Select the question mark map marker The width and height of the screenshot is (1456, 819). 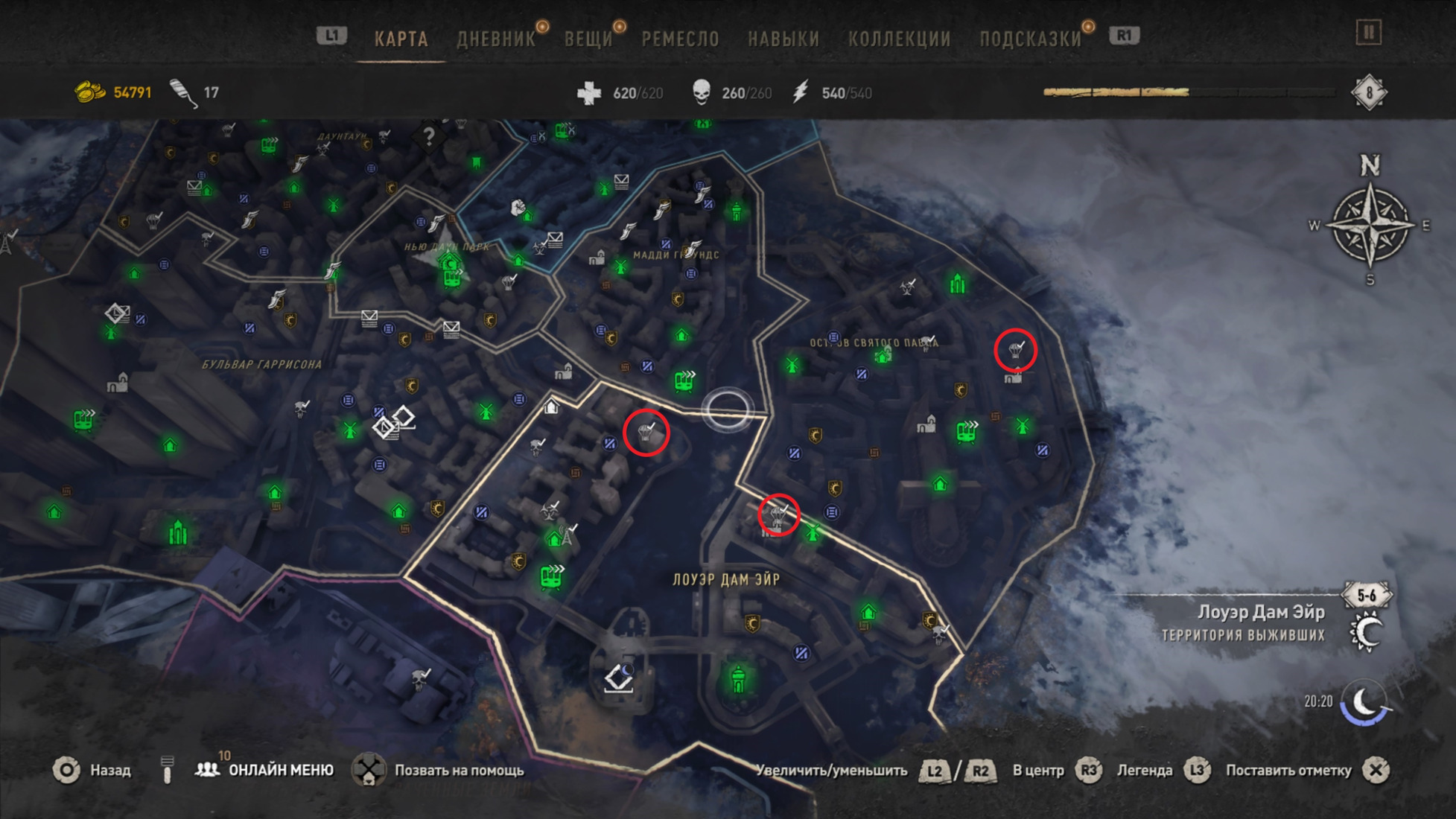coord(429,136)
